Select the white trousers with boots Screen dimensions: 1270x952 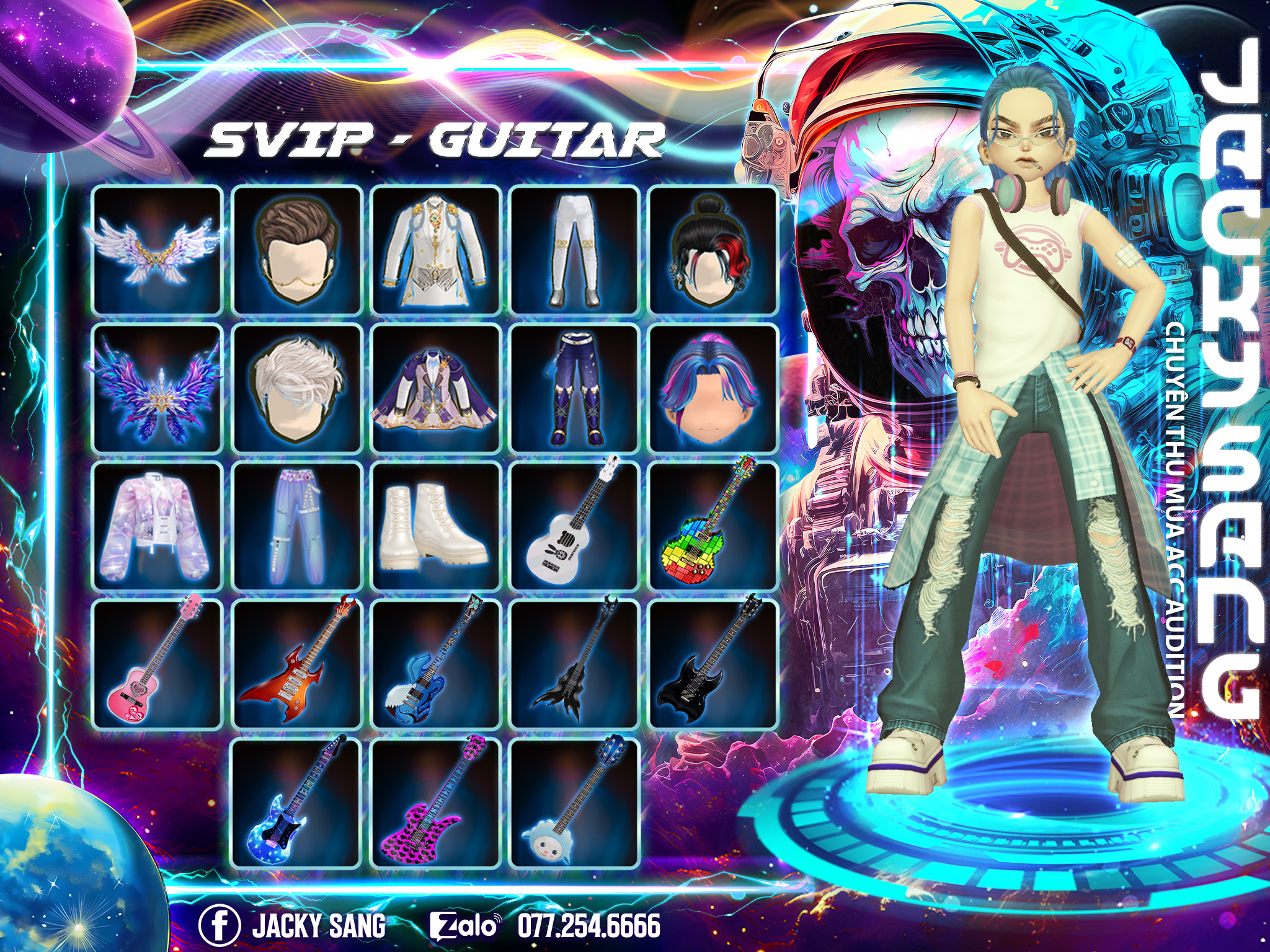pyautogui.click(x=574, y=250)
